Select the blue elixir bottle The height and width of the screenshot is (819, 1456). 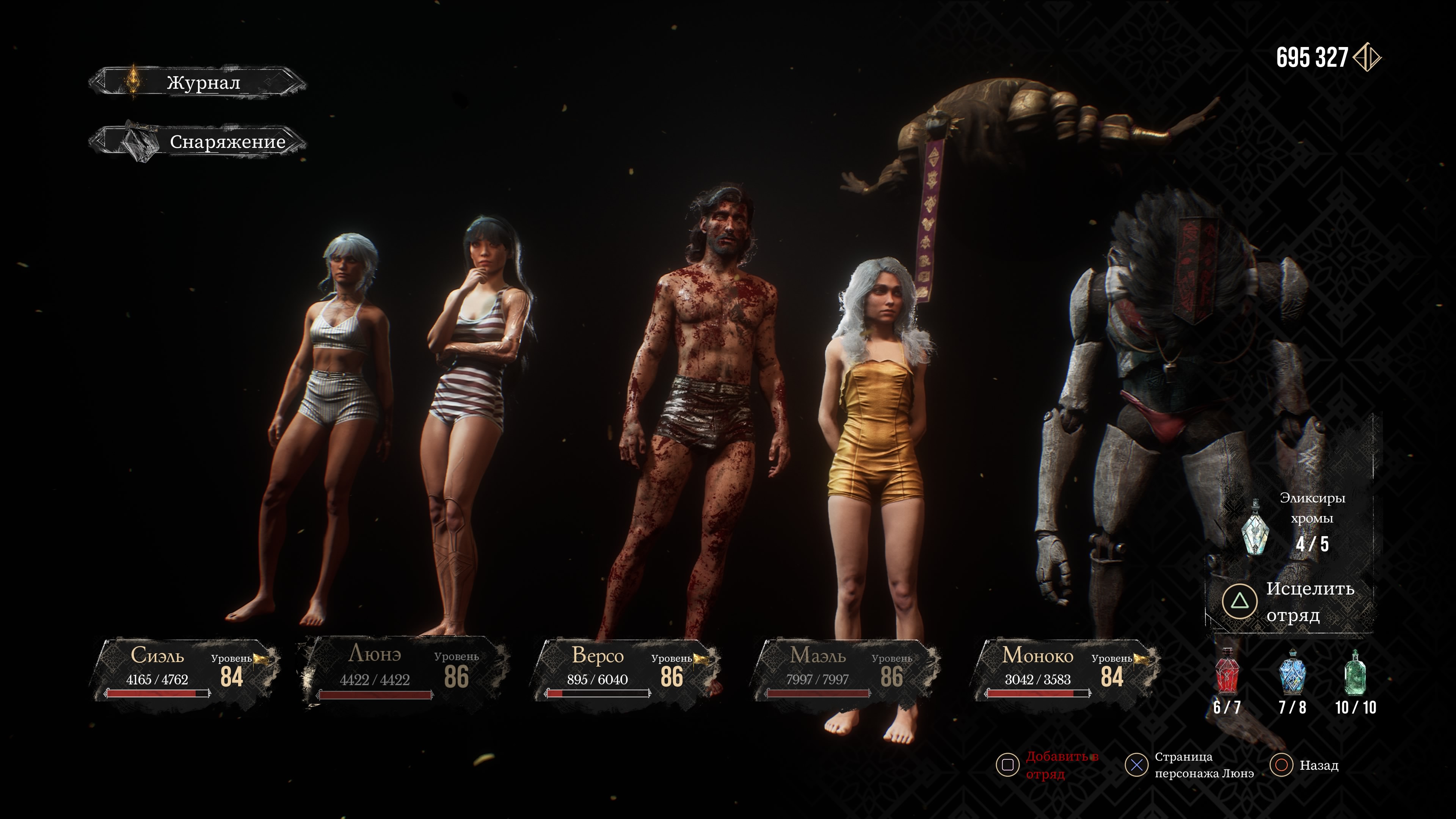pos(1291,672)
